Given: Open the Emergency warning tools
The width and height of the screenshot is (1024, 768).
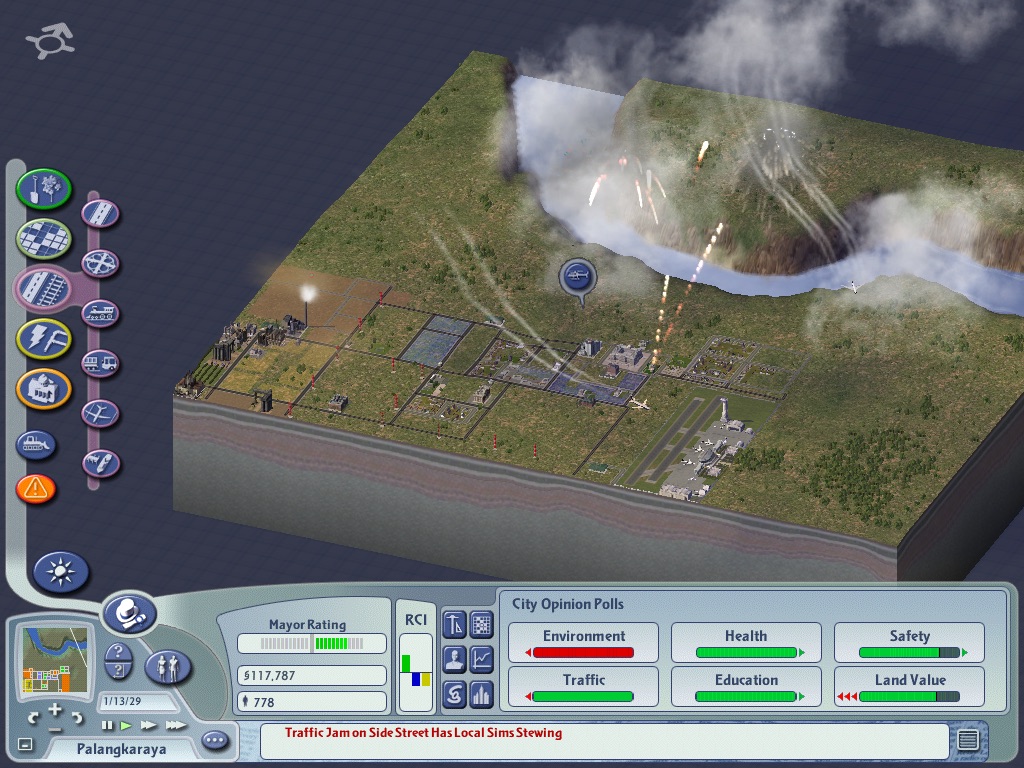Looking at the screenshot, I should click(x=36, y=489).
